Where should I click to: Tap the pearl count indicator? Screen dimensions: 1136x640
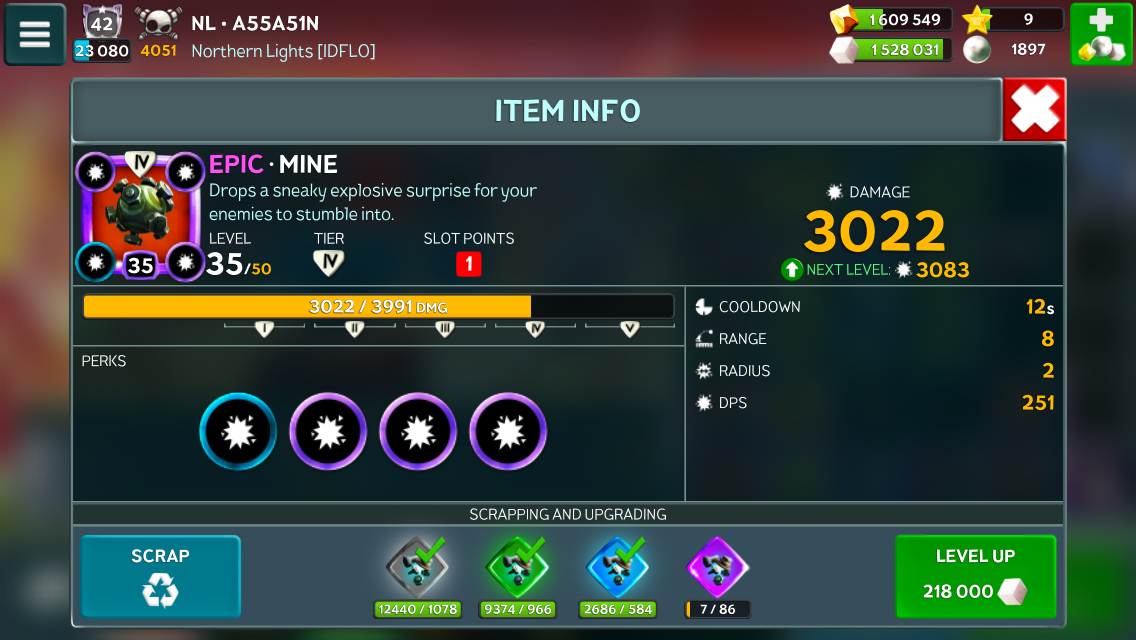point(1012,49)
